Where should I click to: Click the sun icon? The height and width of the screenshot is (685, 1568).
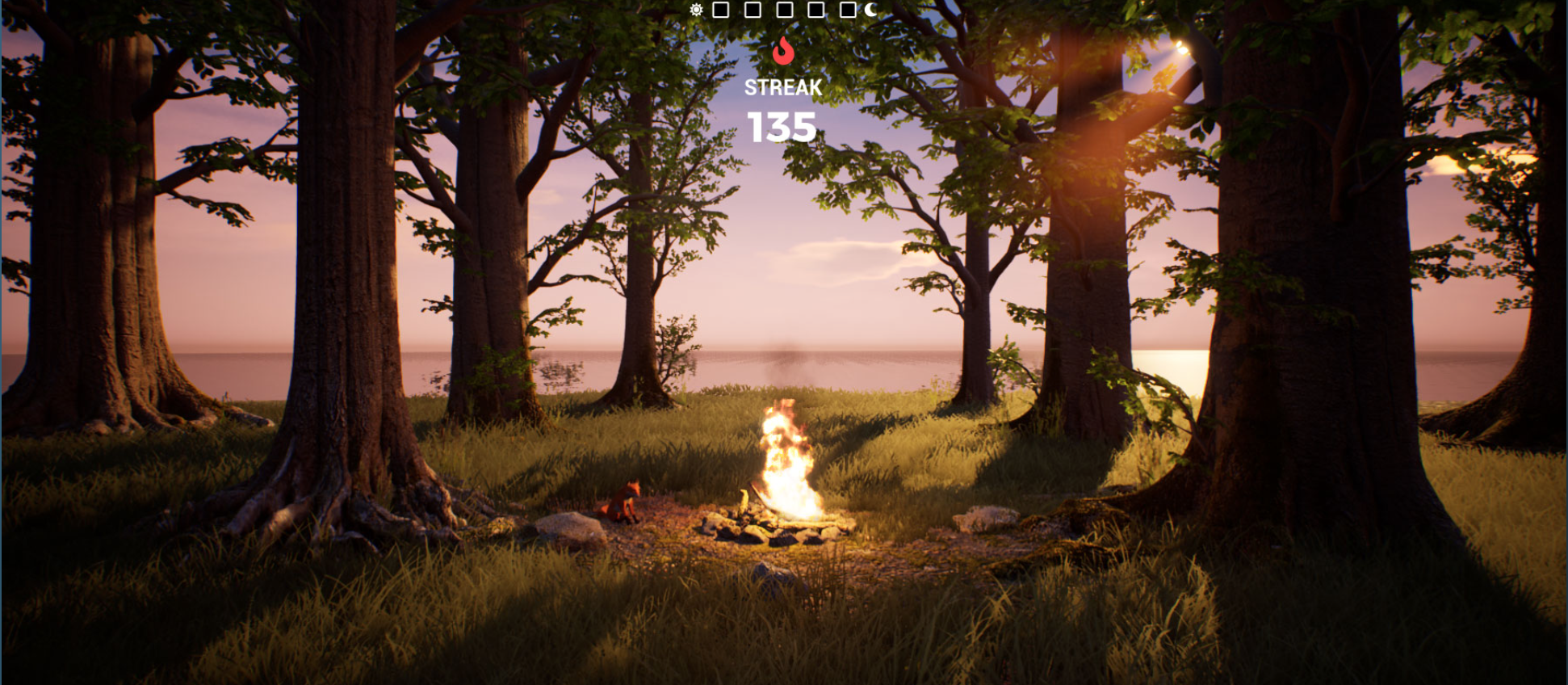point(696,11)
